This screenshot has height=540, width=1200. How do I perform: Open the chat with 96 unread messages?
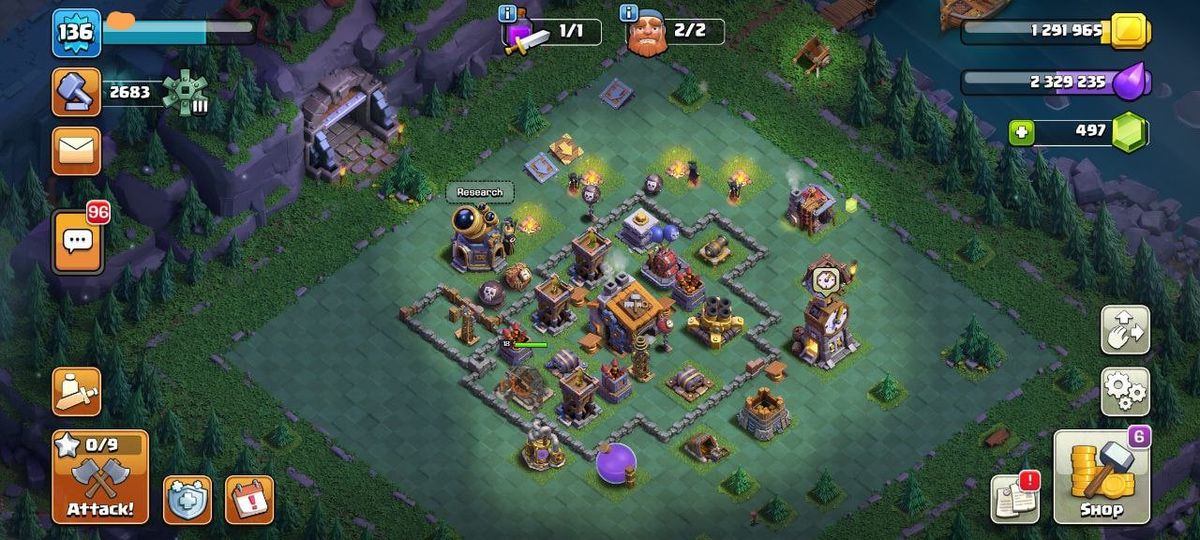click(77, 241)
